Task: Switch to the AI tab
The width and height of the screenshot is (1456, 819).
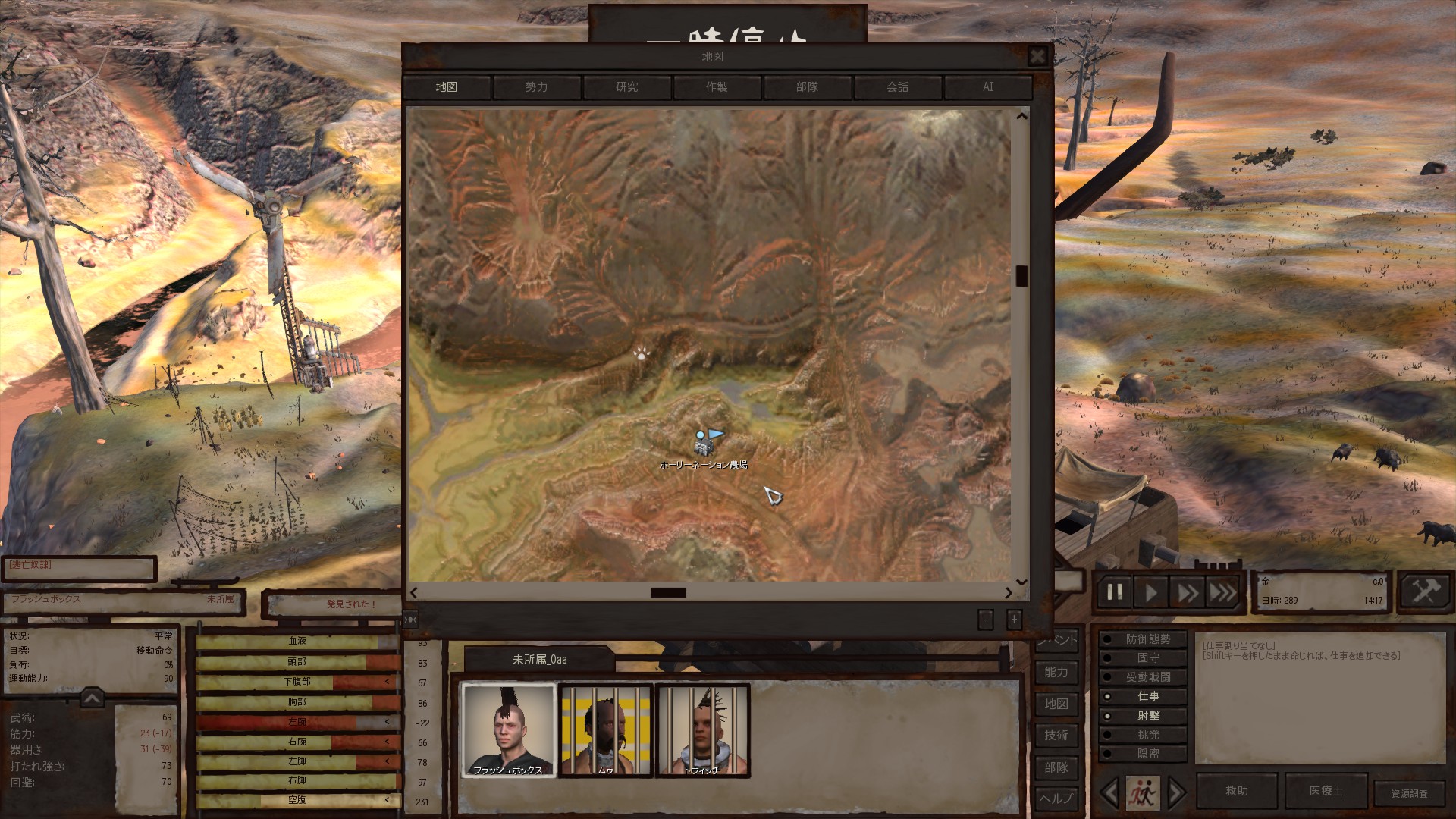Action: [x=987, y=87]
